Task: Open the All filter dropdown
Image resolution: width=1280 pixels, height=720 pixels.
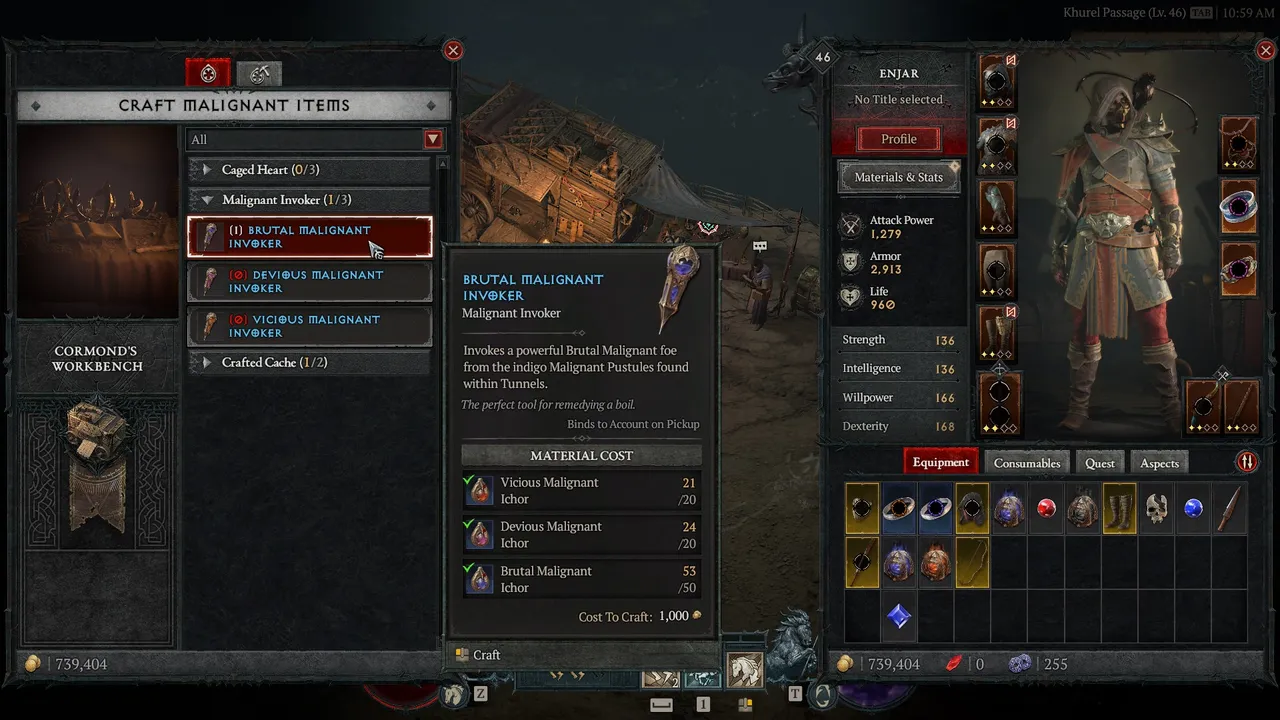Action: pyautogui.click(x=433, y=140)
